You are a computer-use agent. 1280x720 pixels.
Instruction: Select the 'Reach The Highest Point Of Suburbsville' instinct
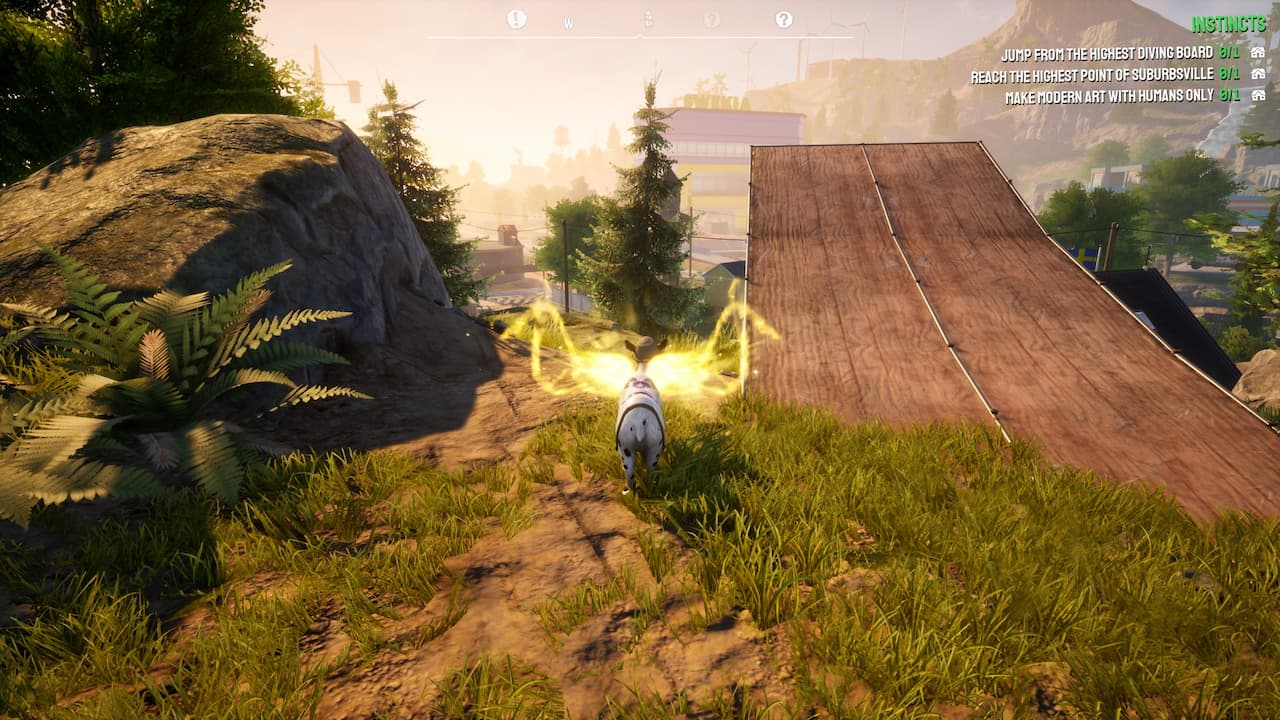(x=1093, y=73)
